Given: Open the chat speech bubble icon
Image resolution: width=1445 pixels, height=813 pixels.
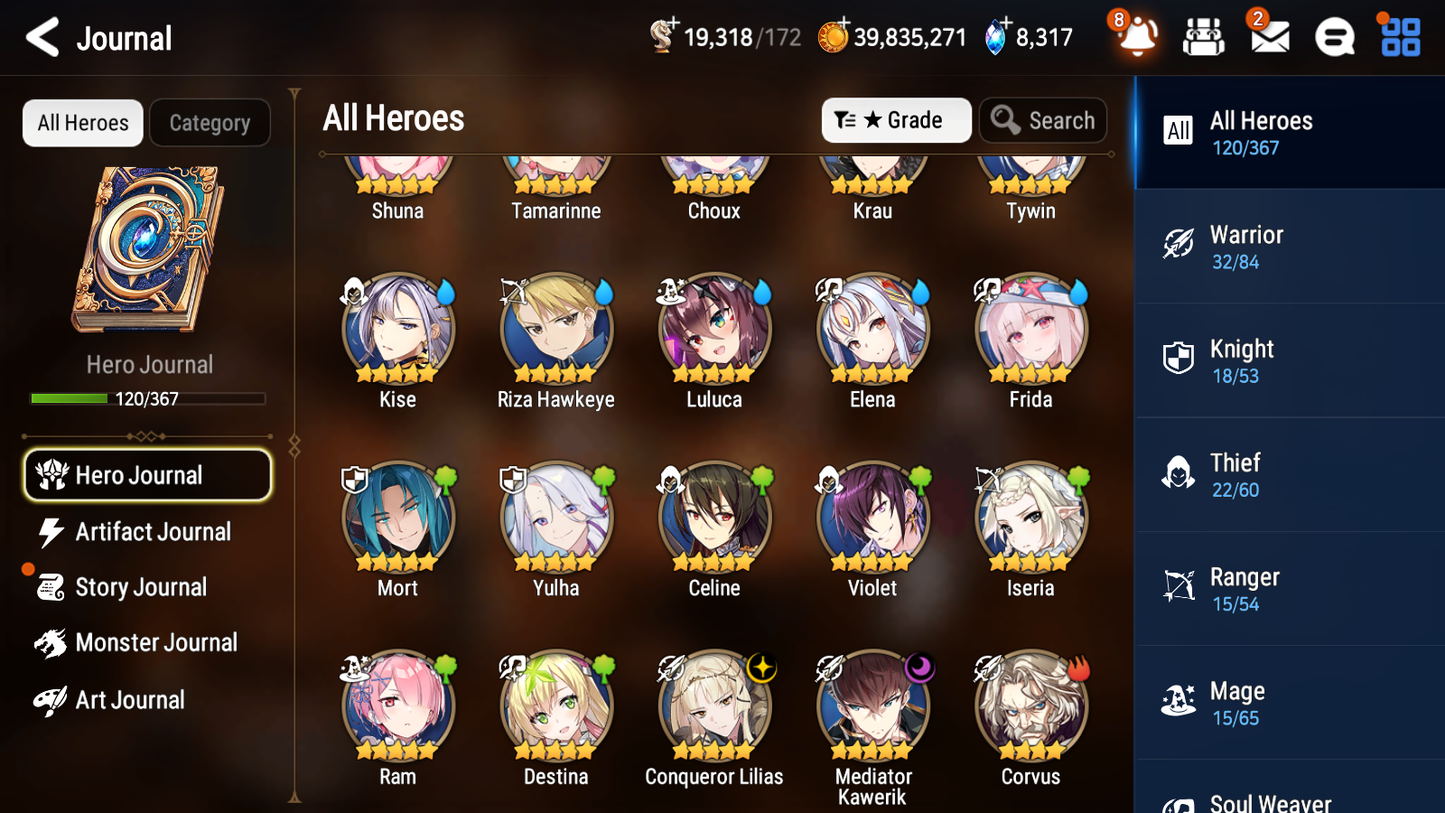Looking at the screenshot, I should (x=1334, y=36).
